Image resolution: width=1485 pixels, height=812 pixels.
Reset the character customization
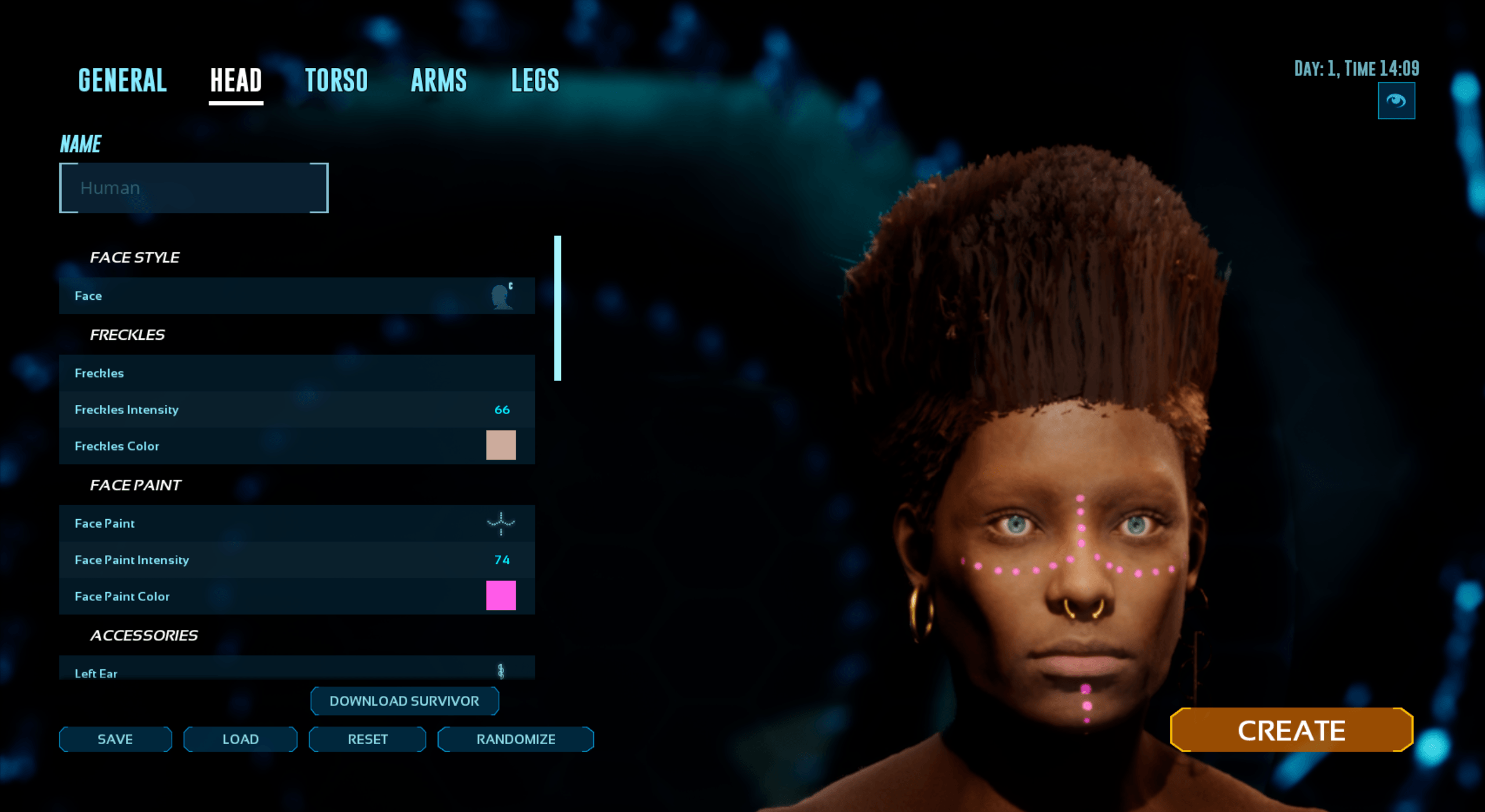[x=367, y=739]
